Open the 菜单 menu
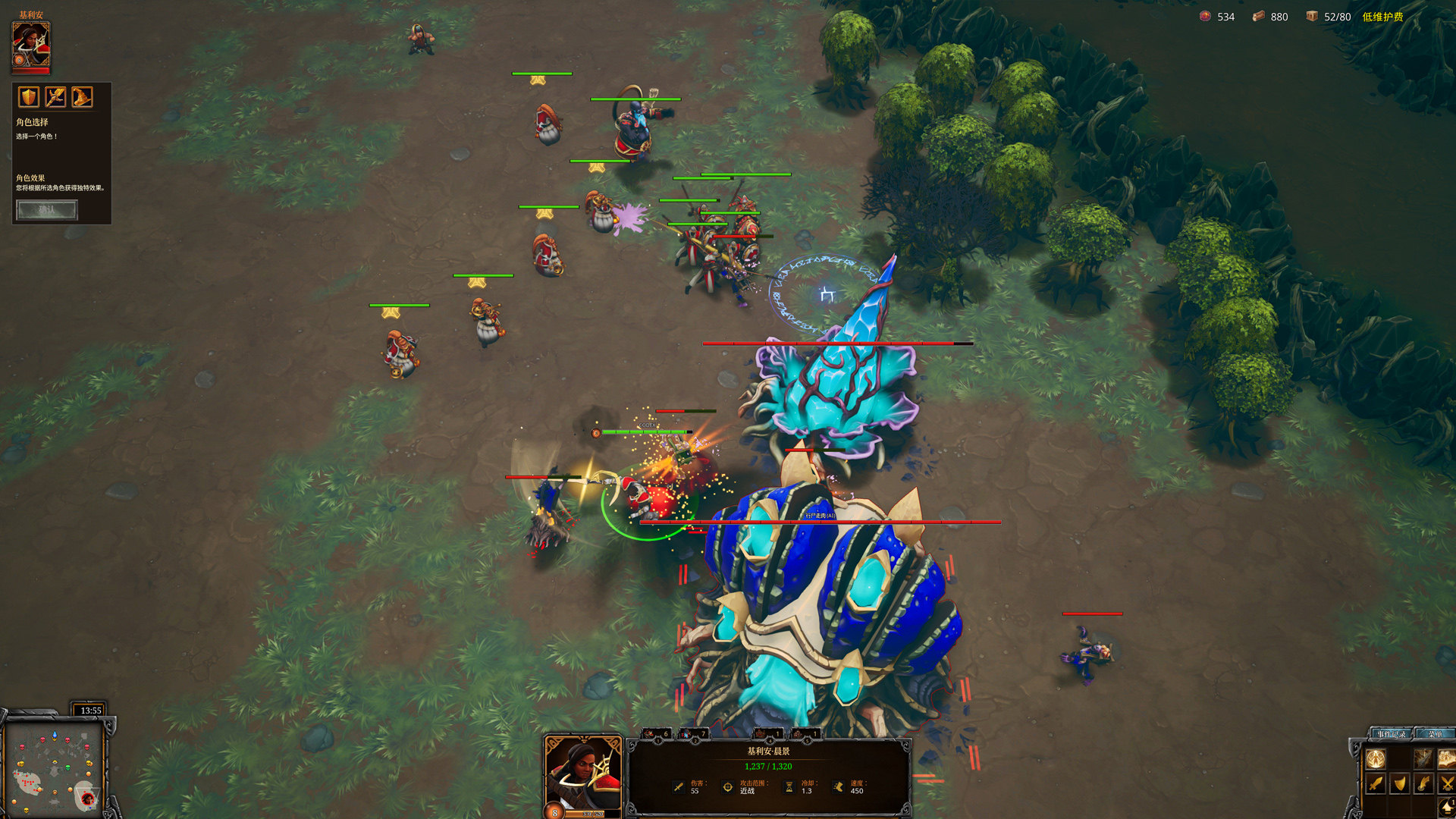 click(x=1435, y=733)
